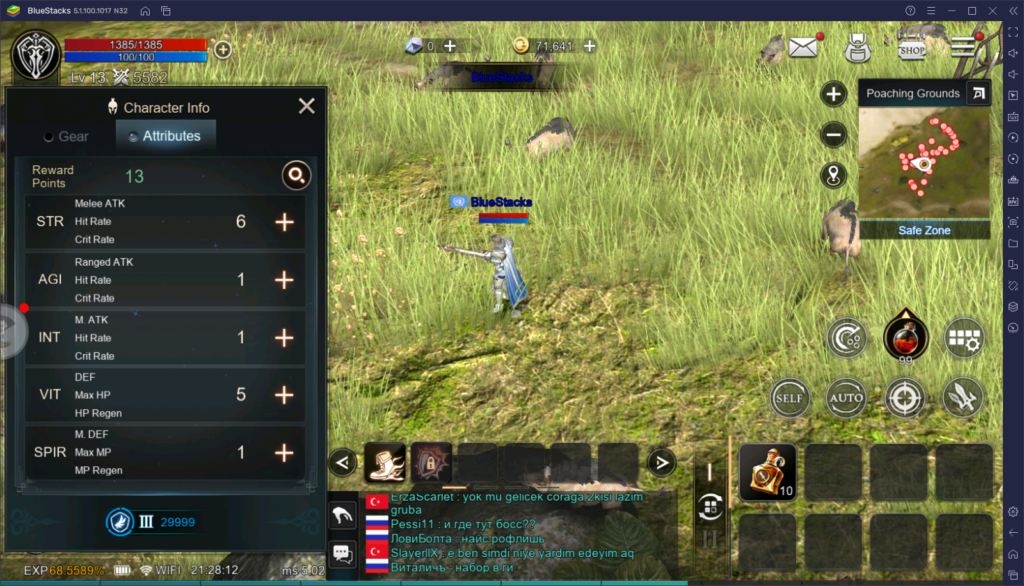
Task: Increase the SPIR attribute
Action: tap(285, 453)
